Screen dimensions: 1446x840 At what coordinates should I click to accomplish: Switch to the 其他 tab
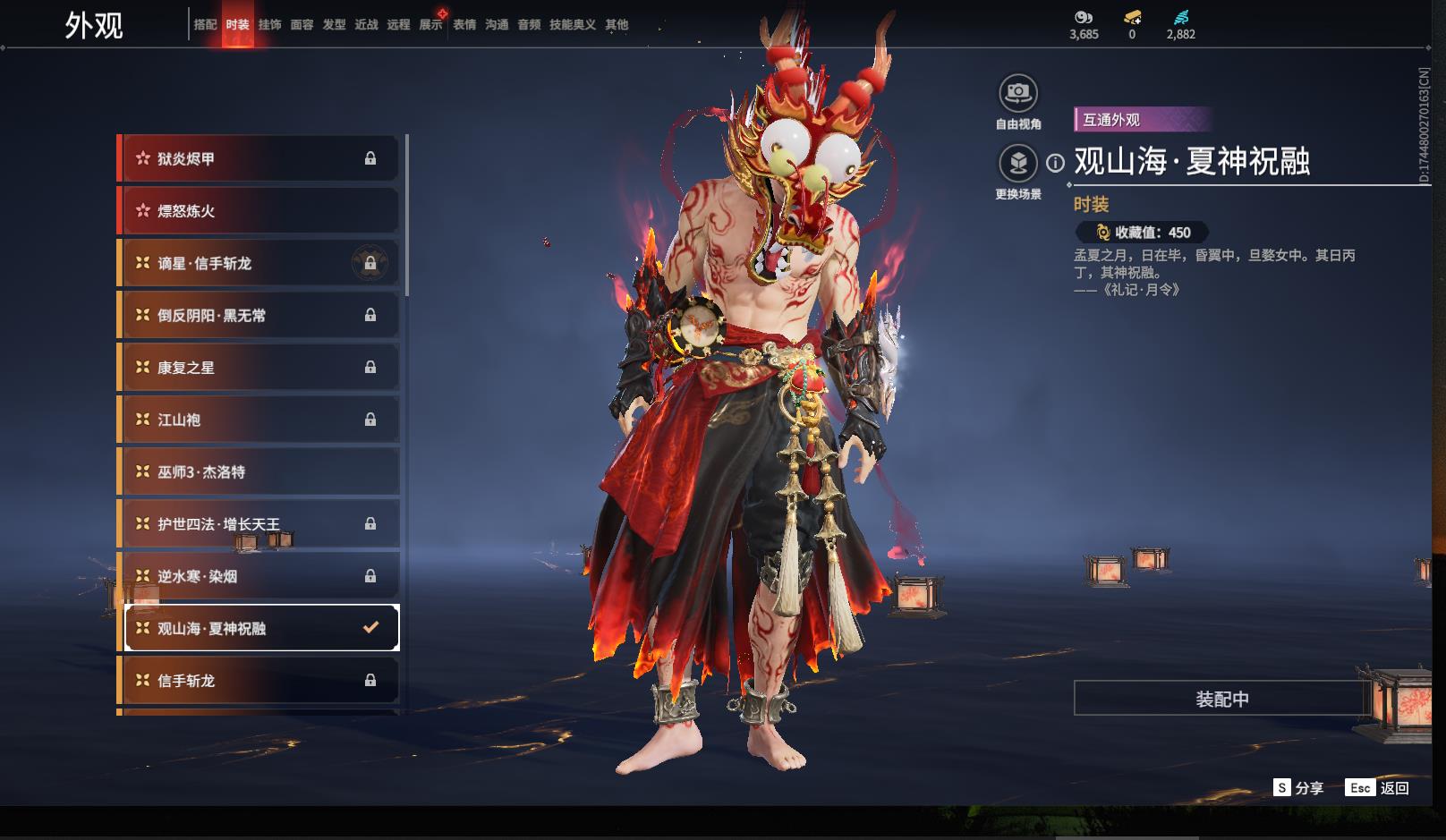[617, 25]
